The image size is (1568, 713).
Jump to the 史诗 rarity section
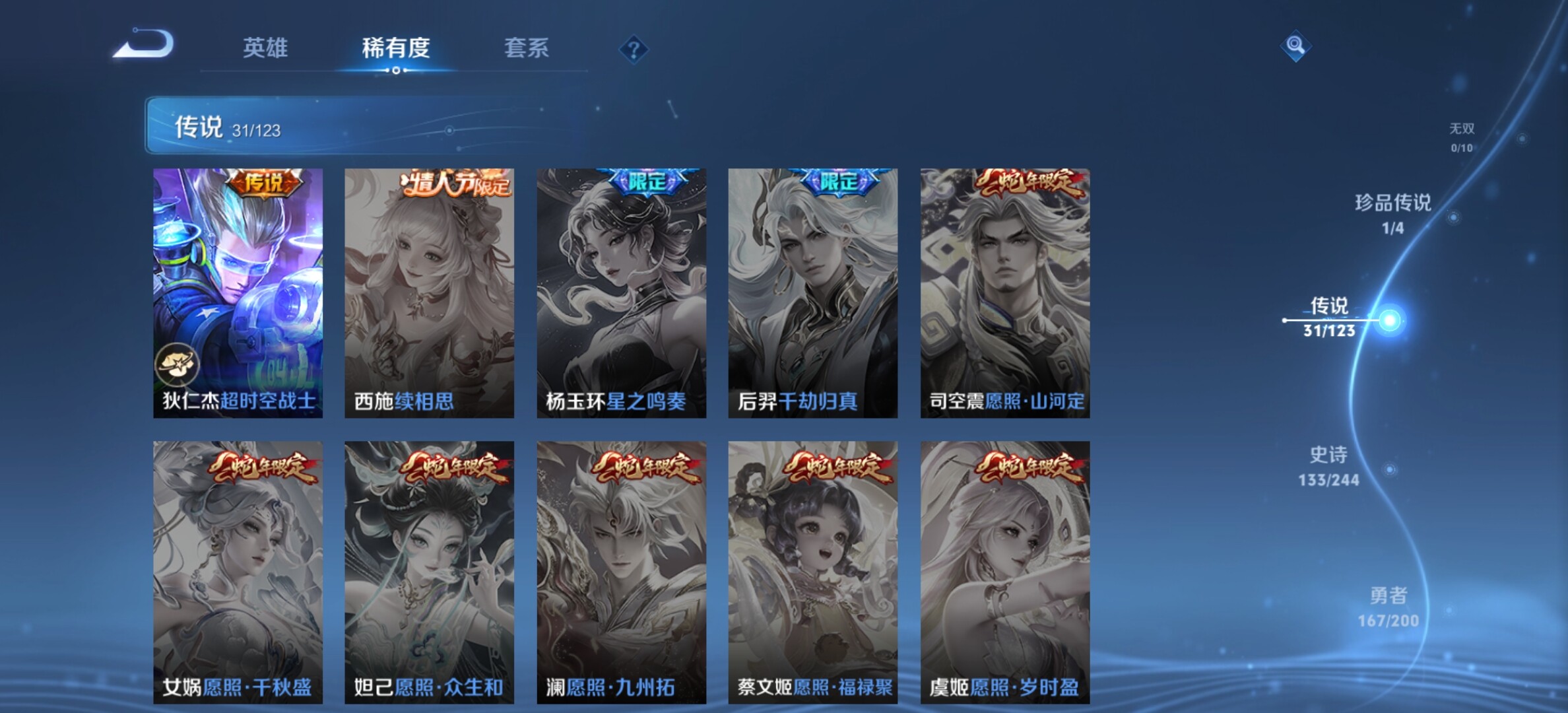1328,465
